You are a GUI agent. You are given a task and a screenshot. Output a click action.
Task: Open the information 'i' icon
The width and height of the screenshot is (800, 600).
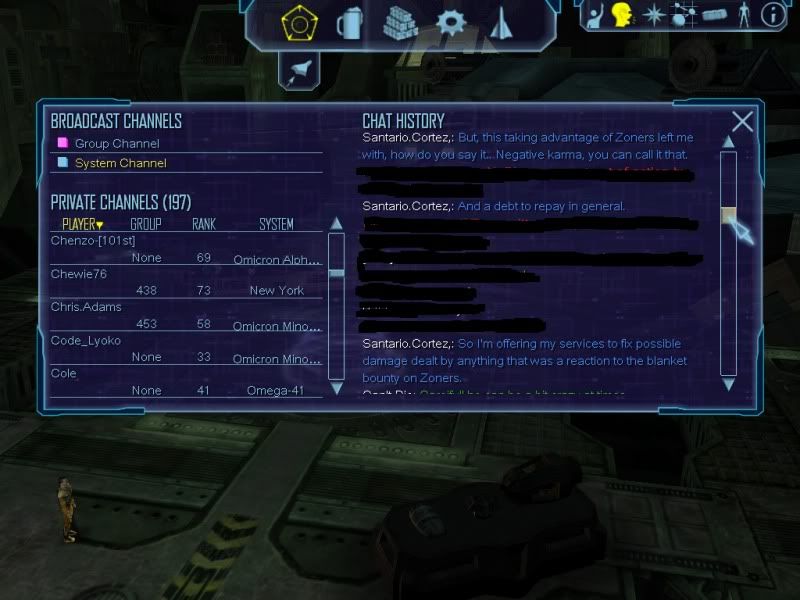[x=773, y=15]
